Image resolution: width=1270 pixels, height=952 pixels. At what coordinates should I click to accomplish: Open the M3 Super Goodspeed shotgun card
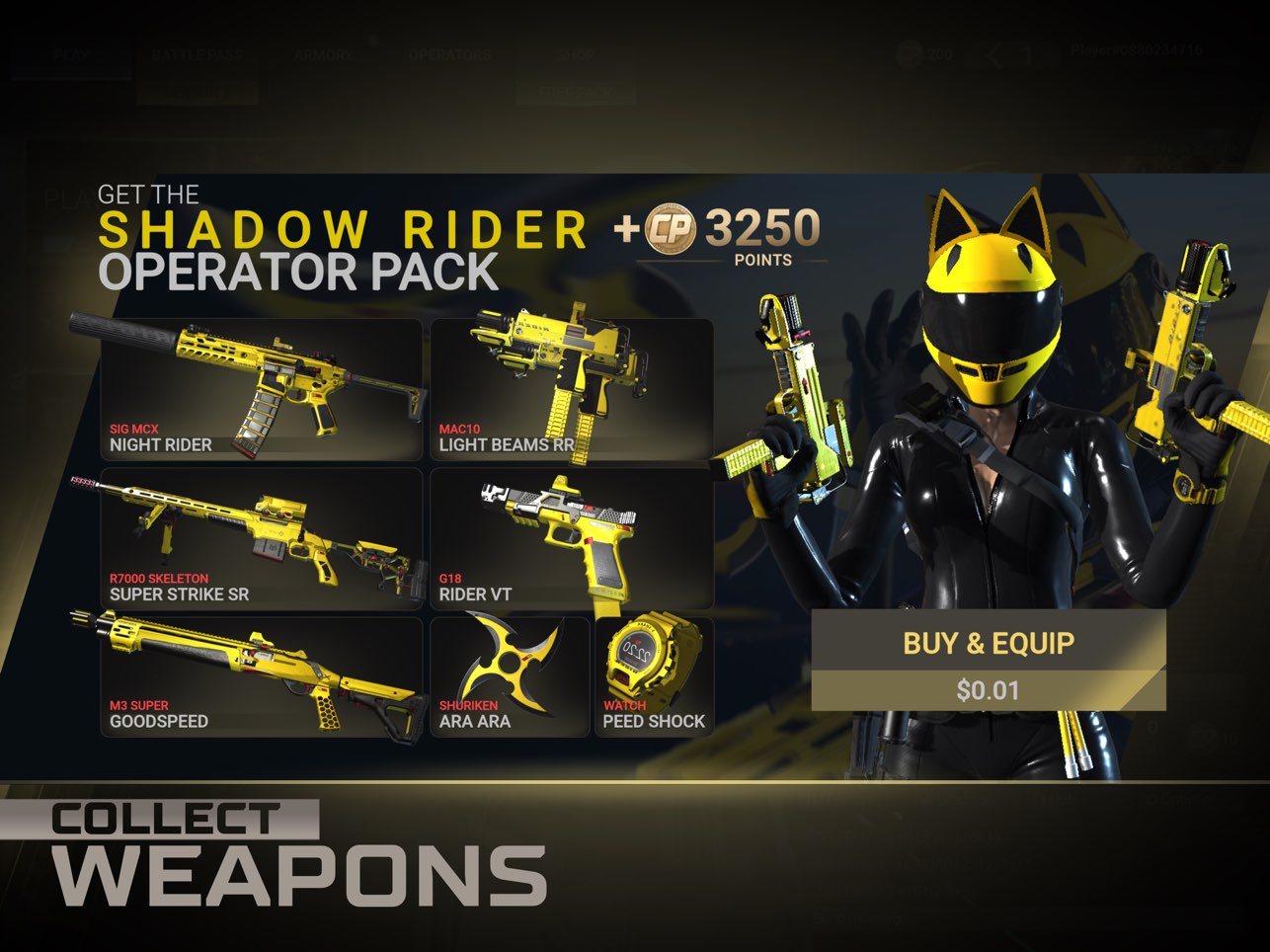click(x=262, y=676)
